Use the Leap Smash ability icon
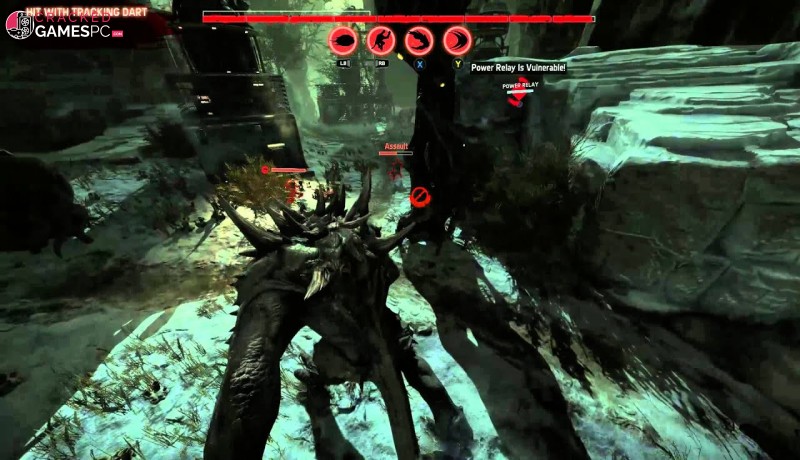 381,40
